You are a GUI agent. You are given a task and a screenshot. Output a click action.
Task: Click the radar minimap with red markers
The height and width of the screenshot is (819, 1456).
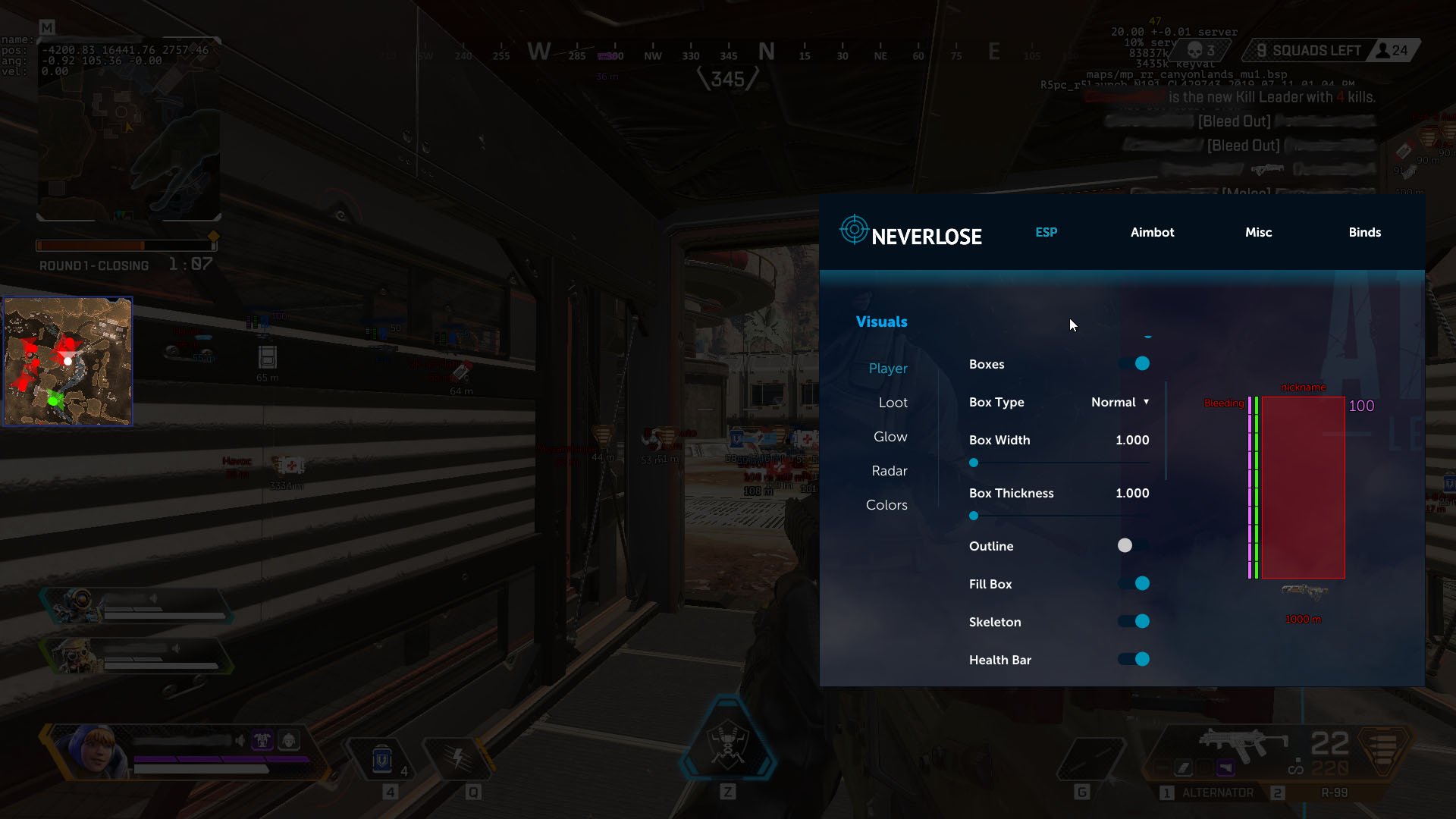coord(68,361)
